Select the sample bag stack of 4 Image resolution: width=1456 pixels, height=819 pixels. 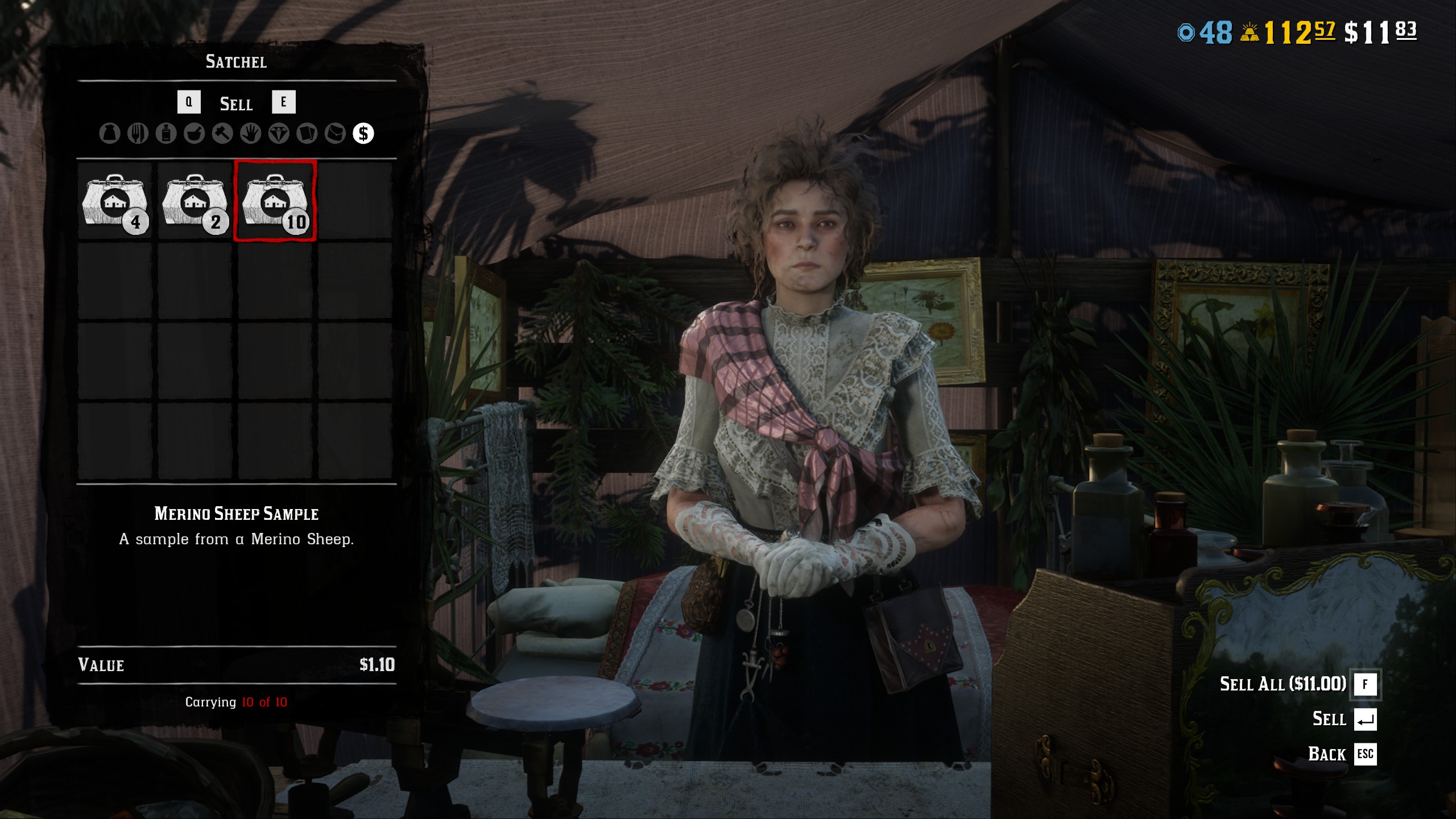point(115,201)
